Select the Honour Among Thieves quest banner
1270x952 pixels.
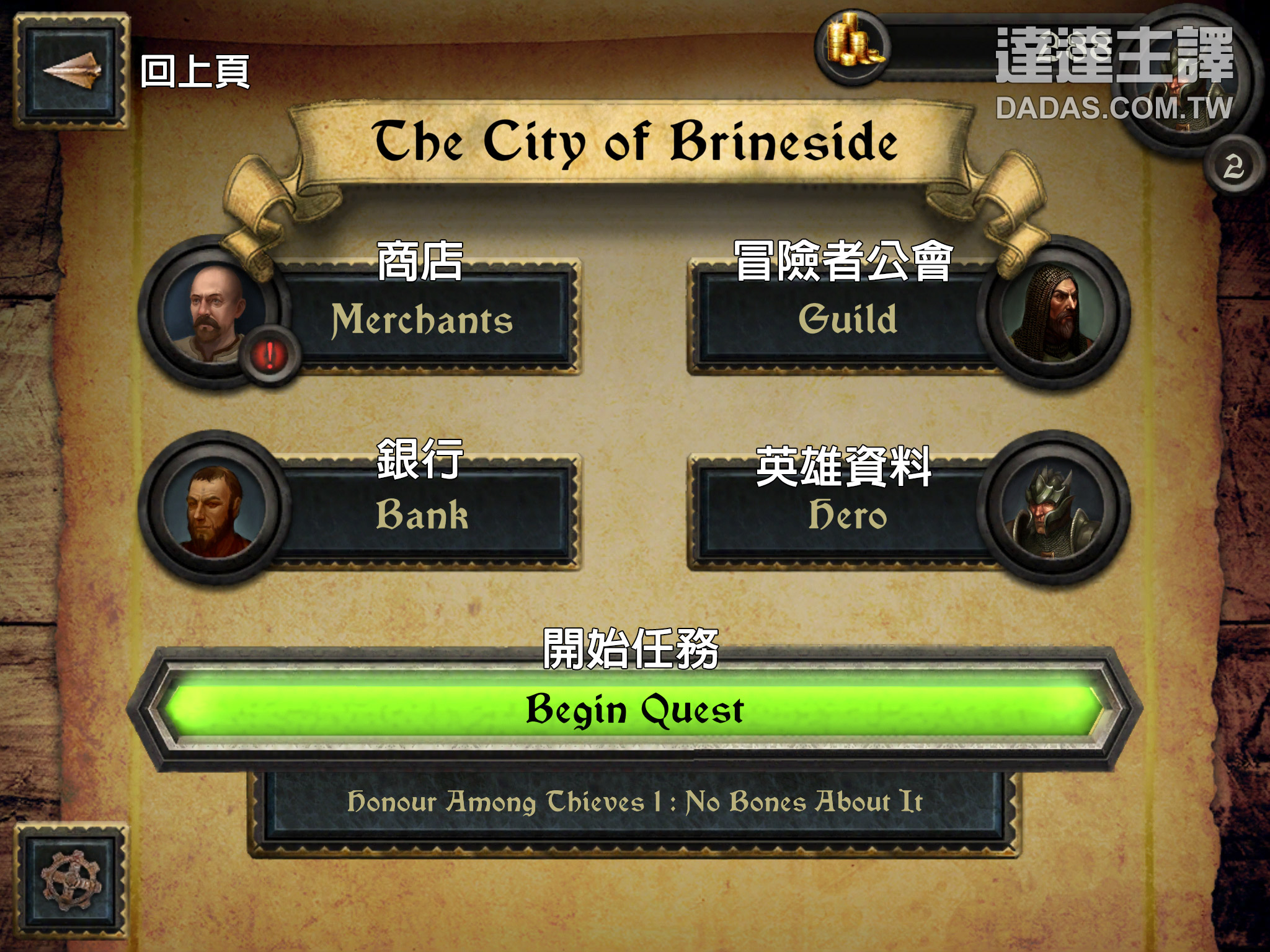point(634,803)
